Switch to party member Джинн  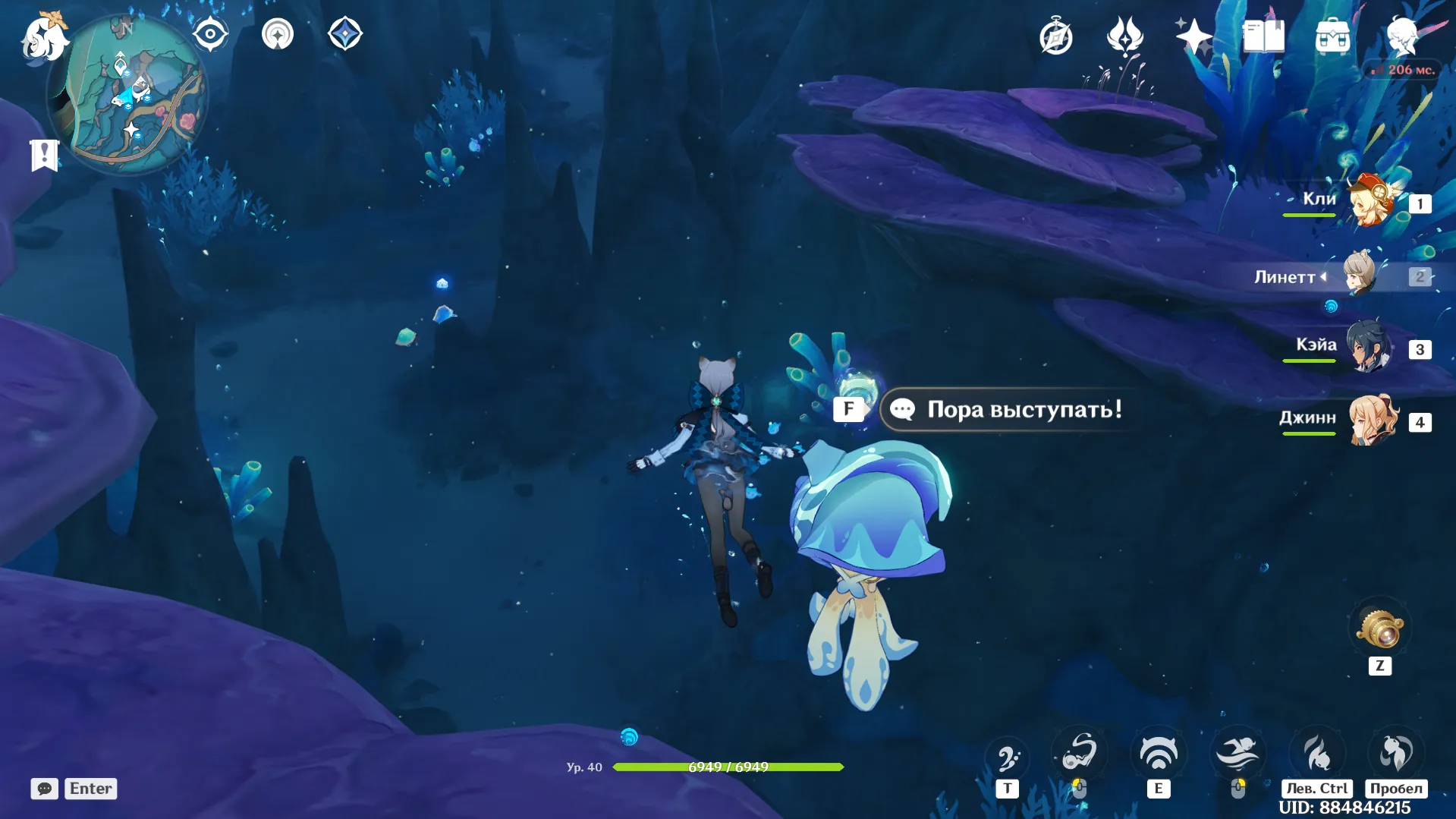click(1370, 420)
